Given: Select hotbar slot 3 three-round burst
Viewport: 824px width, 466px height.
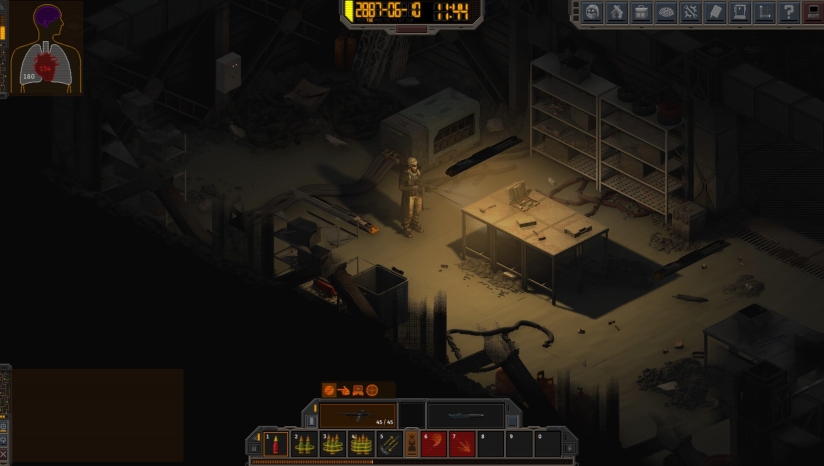Looking at the screenshot, I should (332, 444).
